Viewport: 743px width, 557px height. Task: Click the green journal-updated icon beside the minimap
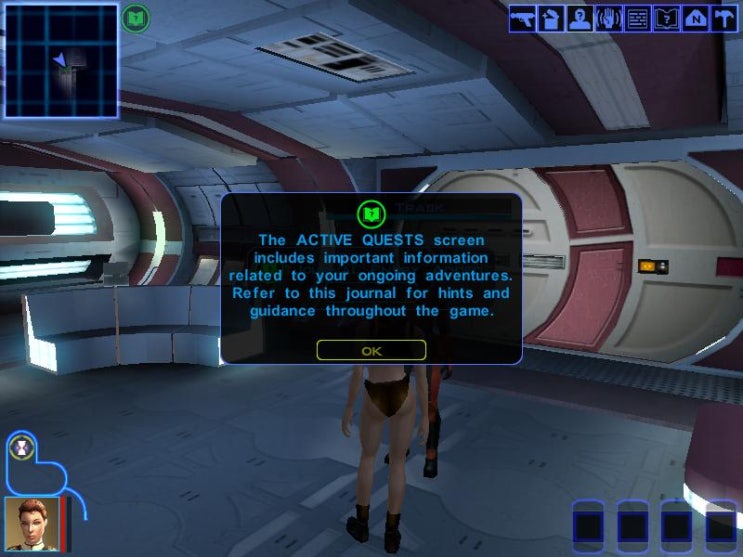click(136, 17)
